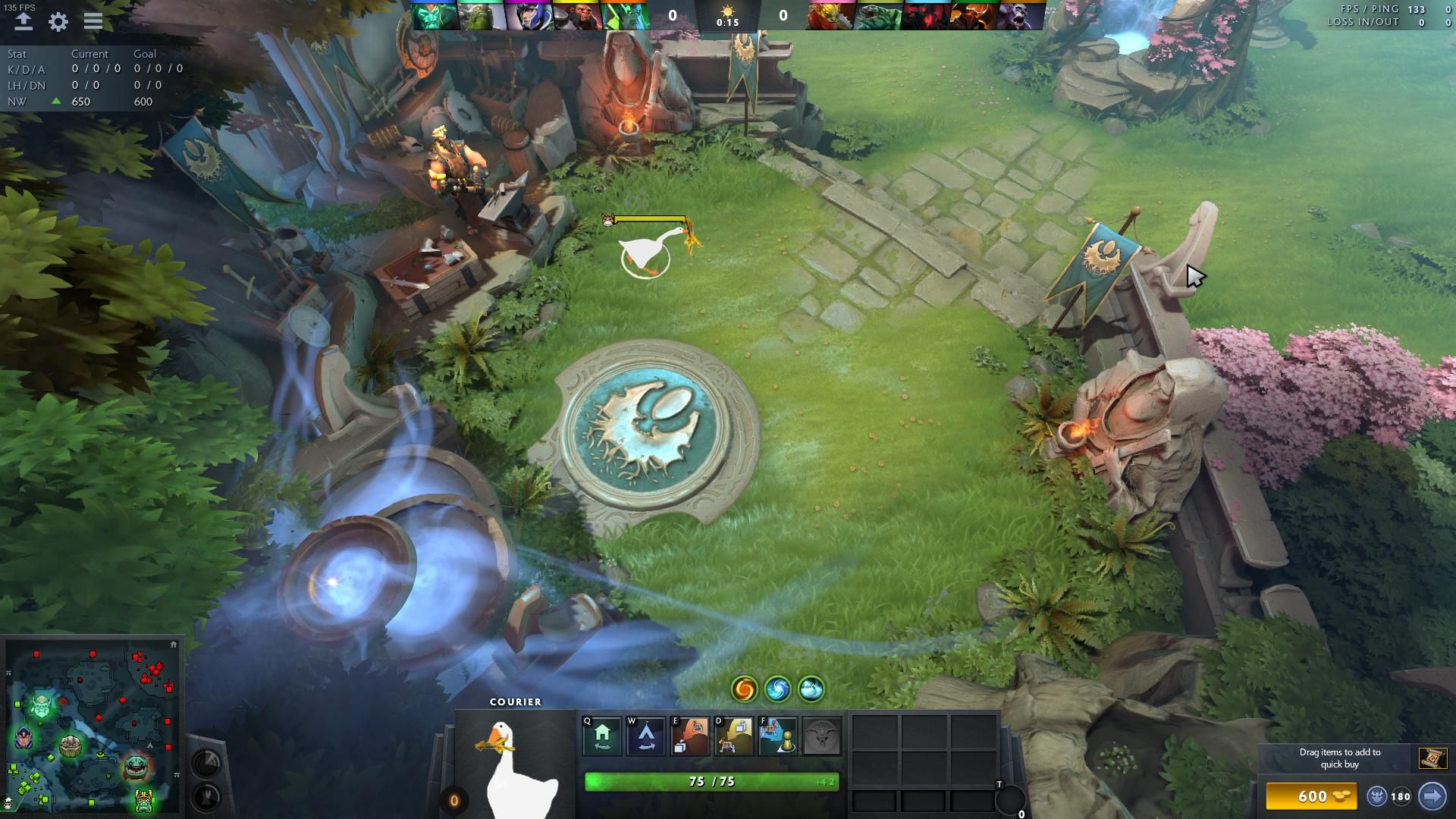Click the greyed-out winged courier ability

click(x=821, y=736)
